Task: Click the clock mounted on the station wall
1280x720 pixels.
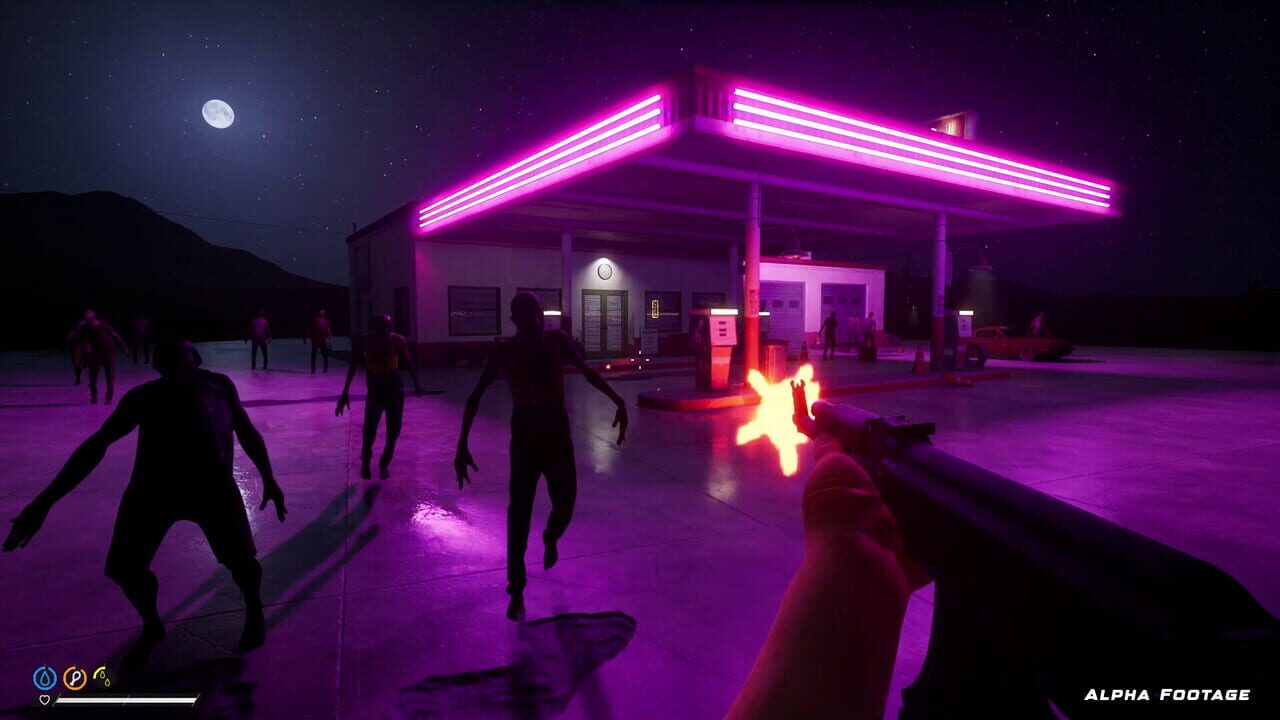Action: [x=603, y=271]
